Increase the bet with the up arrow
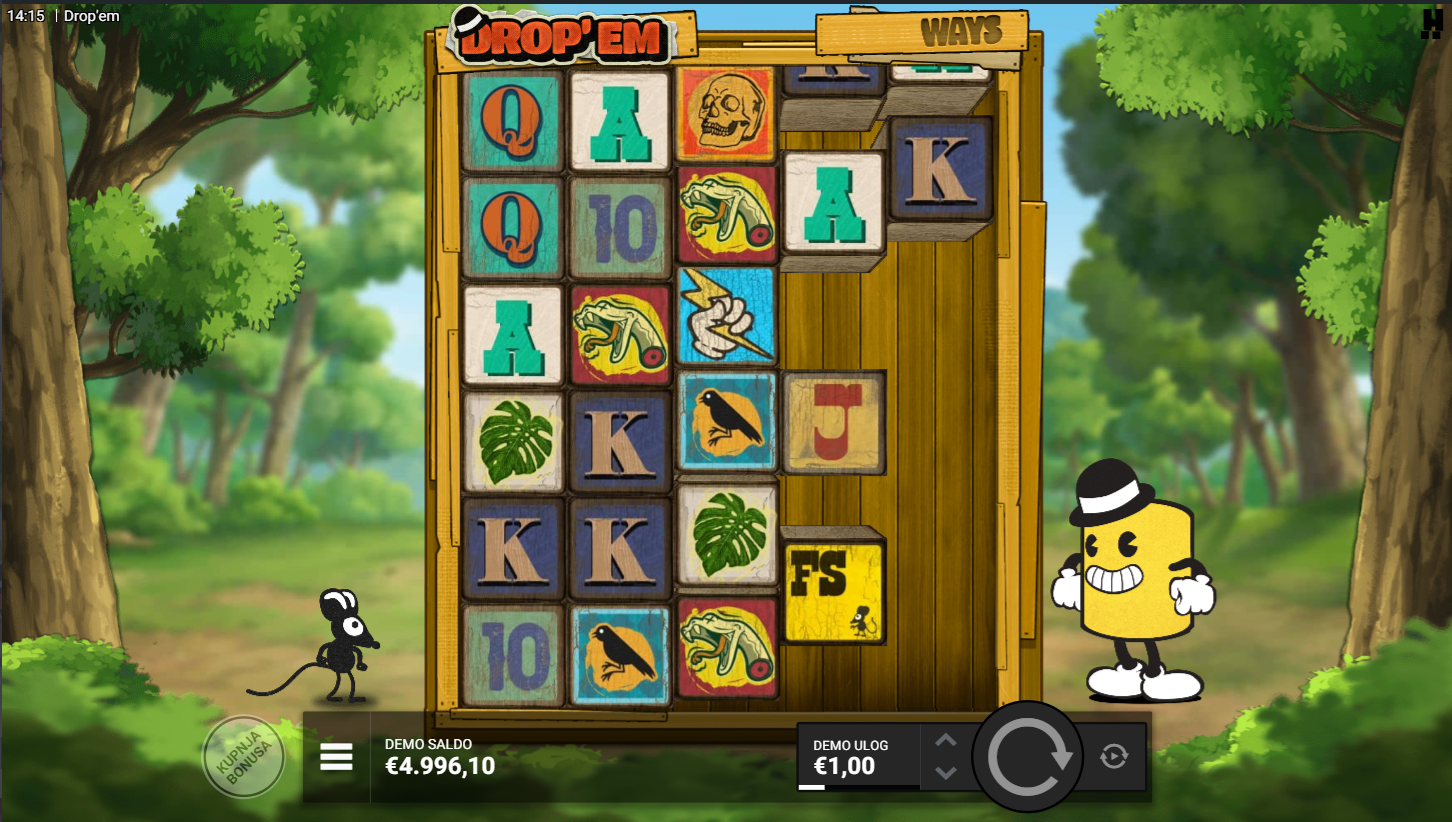Viewport: 1452px width, 822px height. [946, 741]
